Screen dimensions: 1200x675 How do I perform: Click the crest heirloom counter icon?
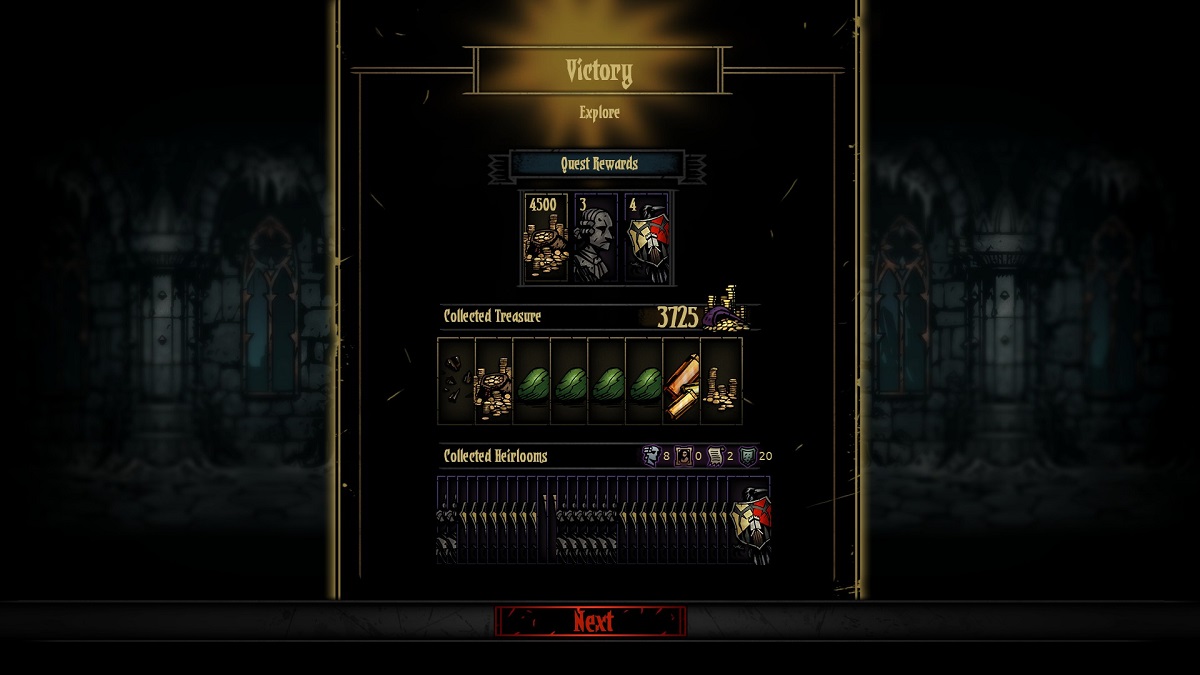tap(748, 456)
